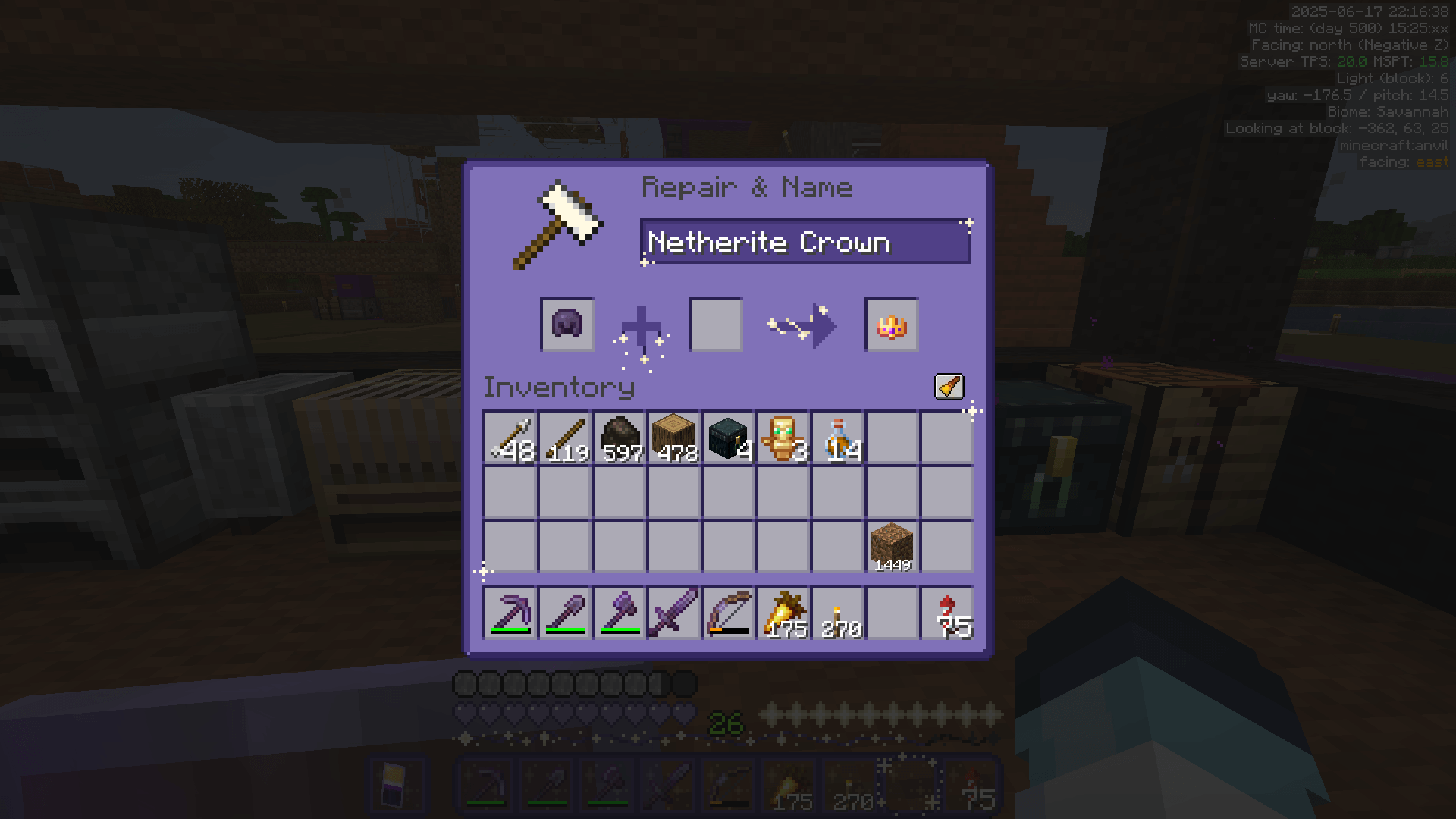Select the damaged bow
This screenshot has width=1456, height=819.
point(729,614)
